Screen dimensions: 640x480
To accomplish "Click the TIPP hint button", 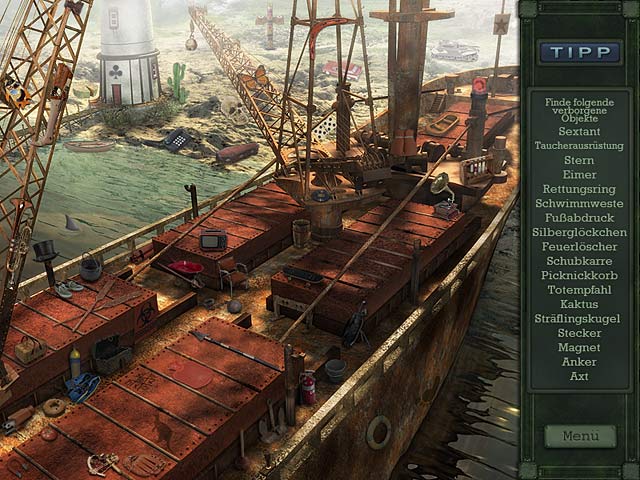I will (579, 52).
